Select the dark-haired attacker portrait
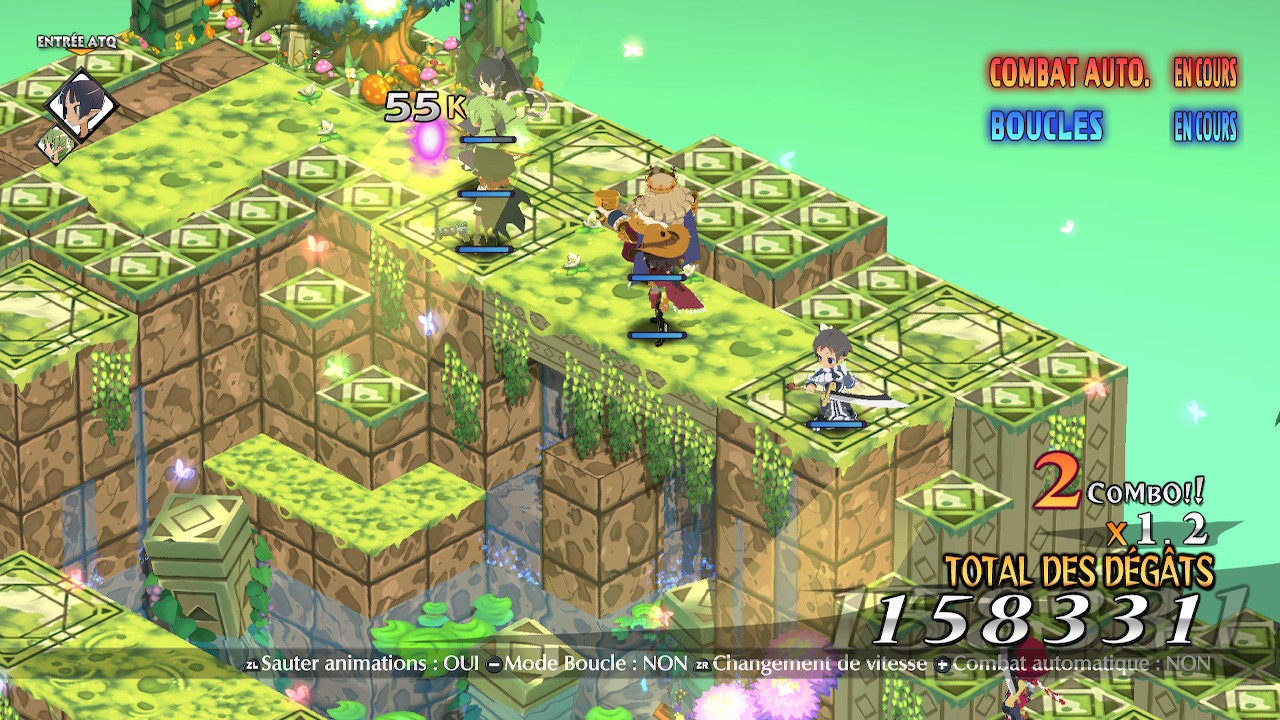 point(82,103)
